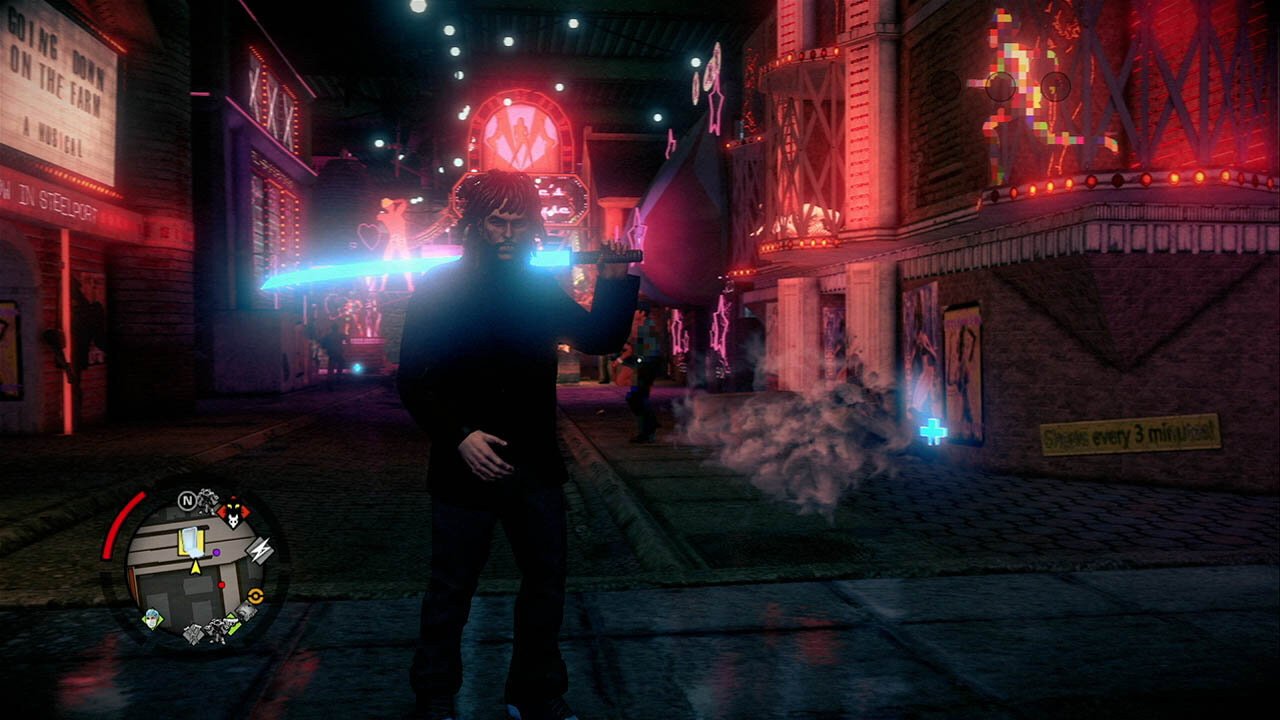The image size is (1280, 720).
Task: Select the yellow building marker on minimap
Action: (191, 542)
